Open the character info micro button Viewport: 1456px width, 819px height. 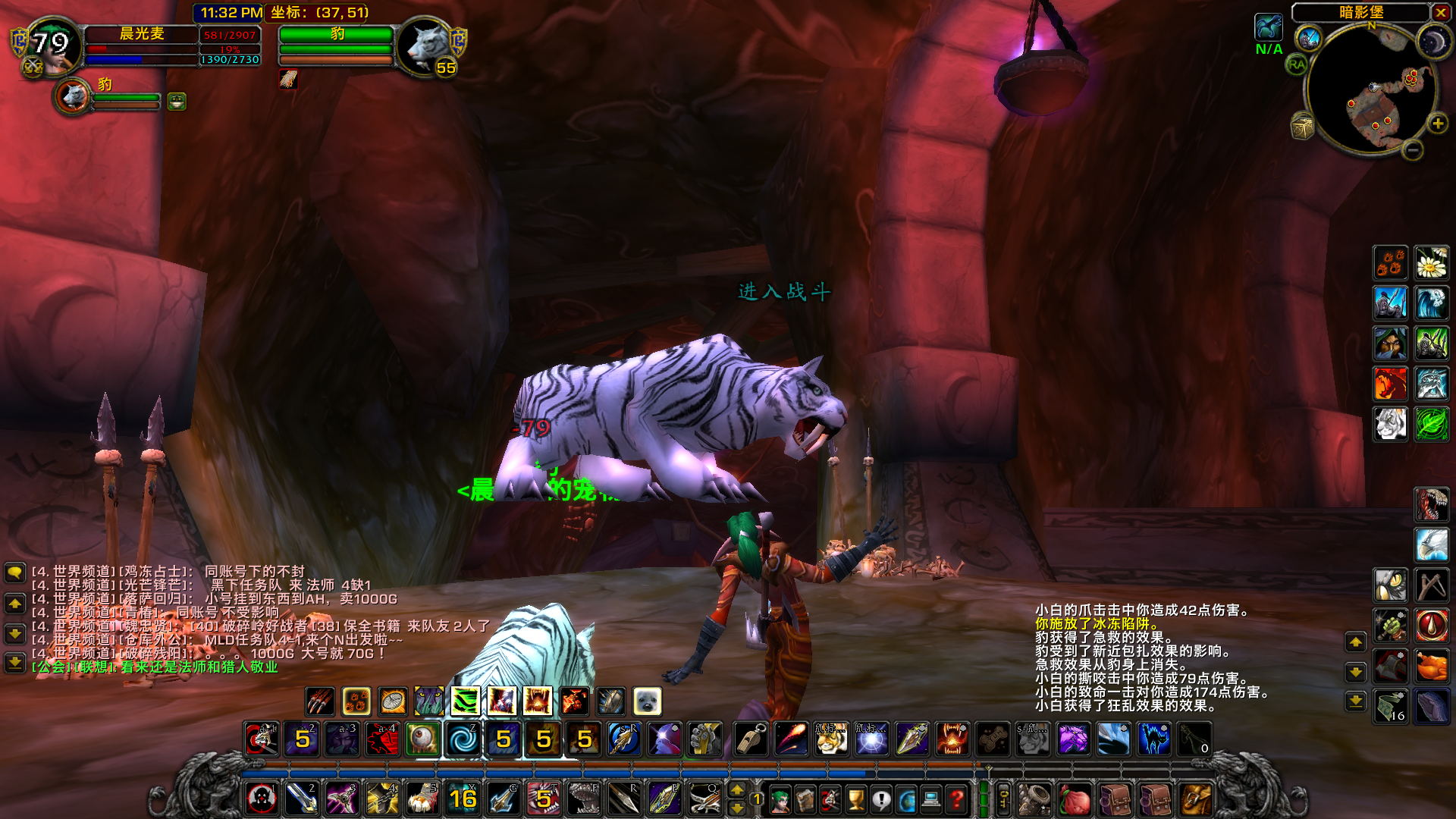pyautogui.click(x=779, y=799)
